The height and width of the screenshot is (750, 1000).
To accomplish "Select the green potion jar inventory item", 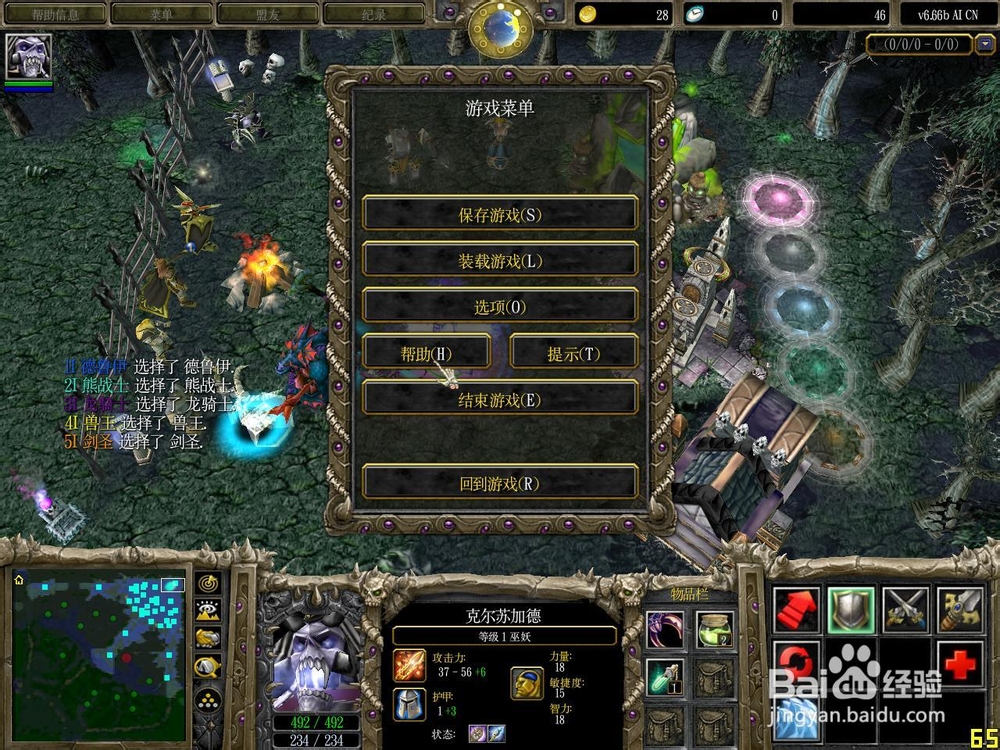I will coord(714,628).
